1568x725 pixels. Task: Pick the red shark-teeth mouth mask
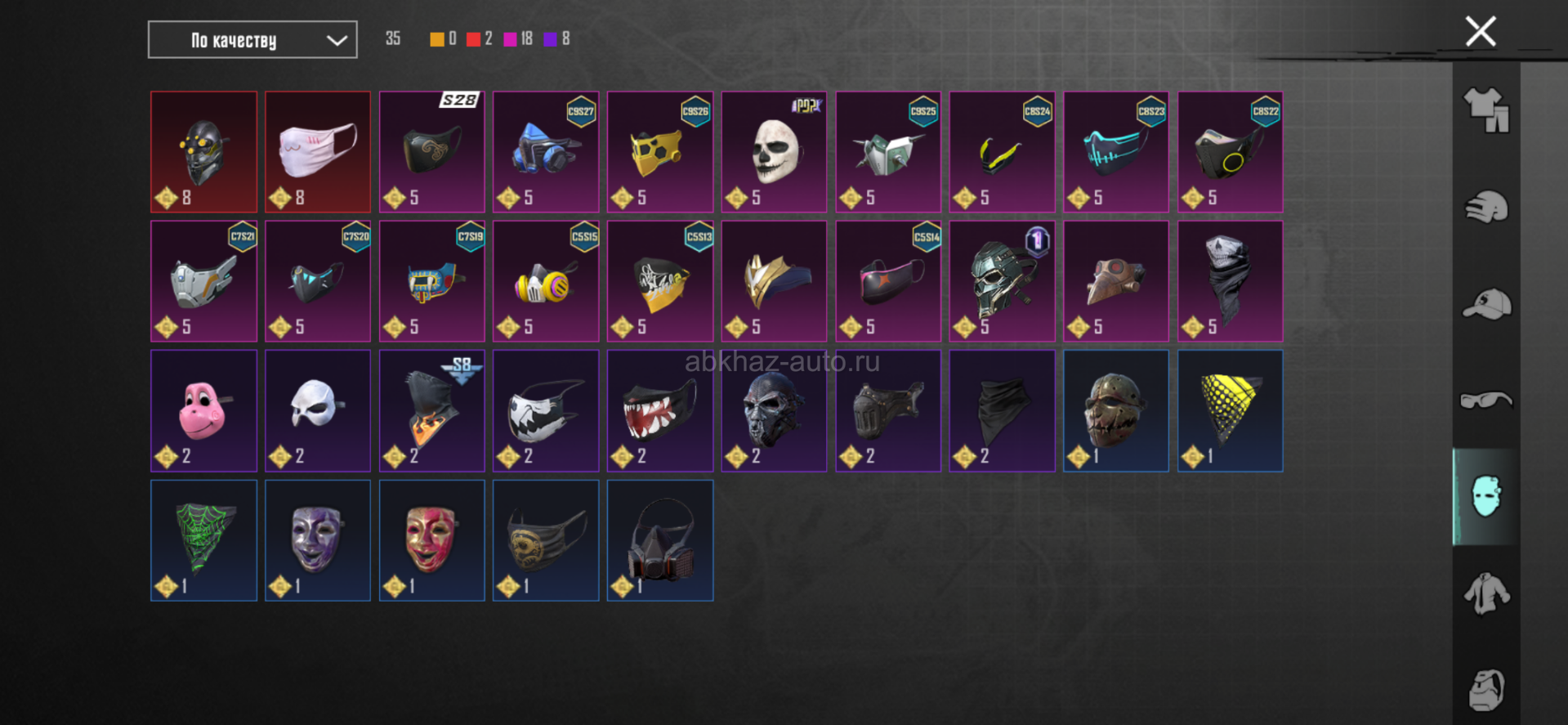[x=659, y=410]
